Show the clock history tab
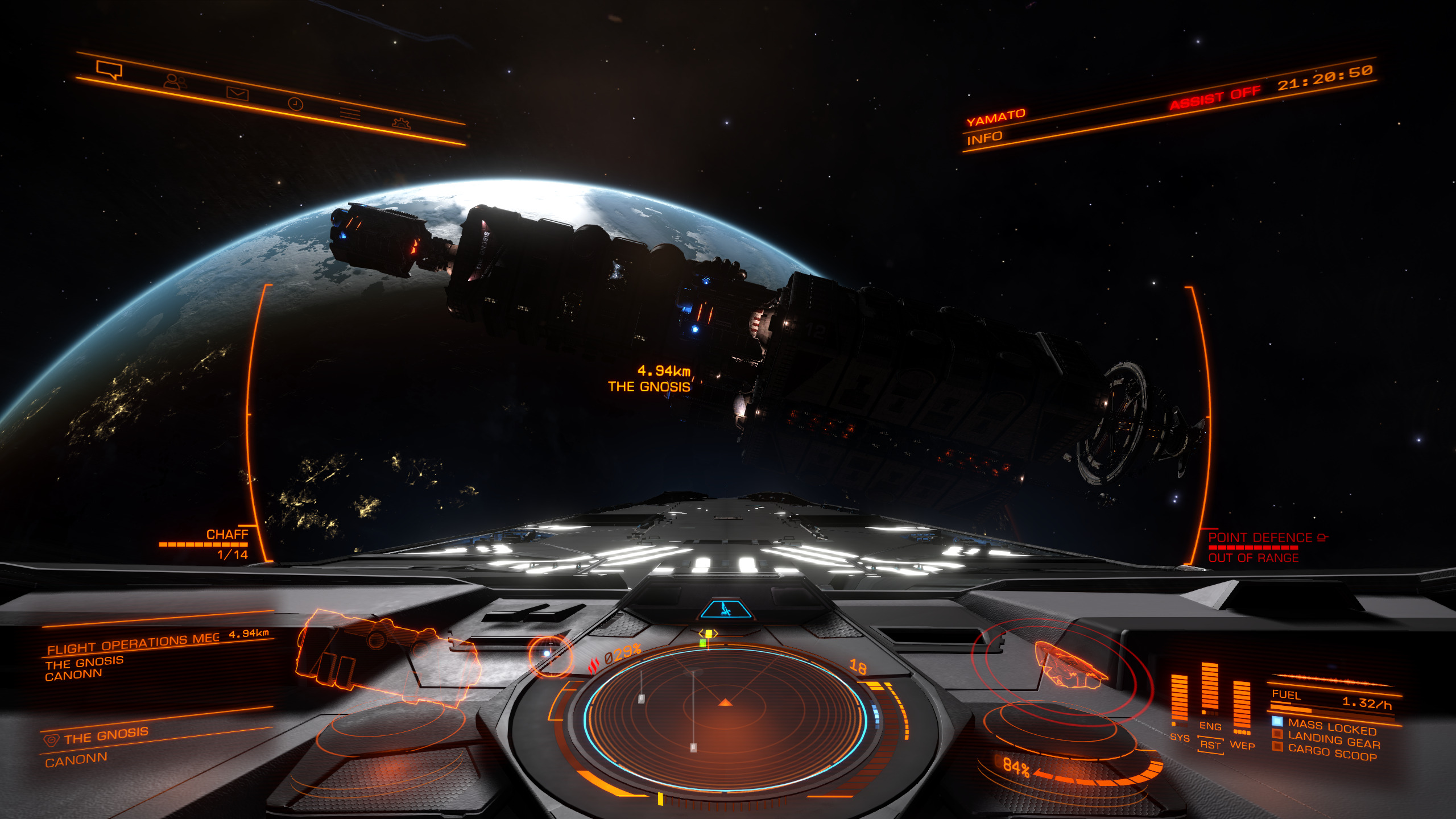 (x=295, y=104)
